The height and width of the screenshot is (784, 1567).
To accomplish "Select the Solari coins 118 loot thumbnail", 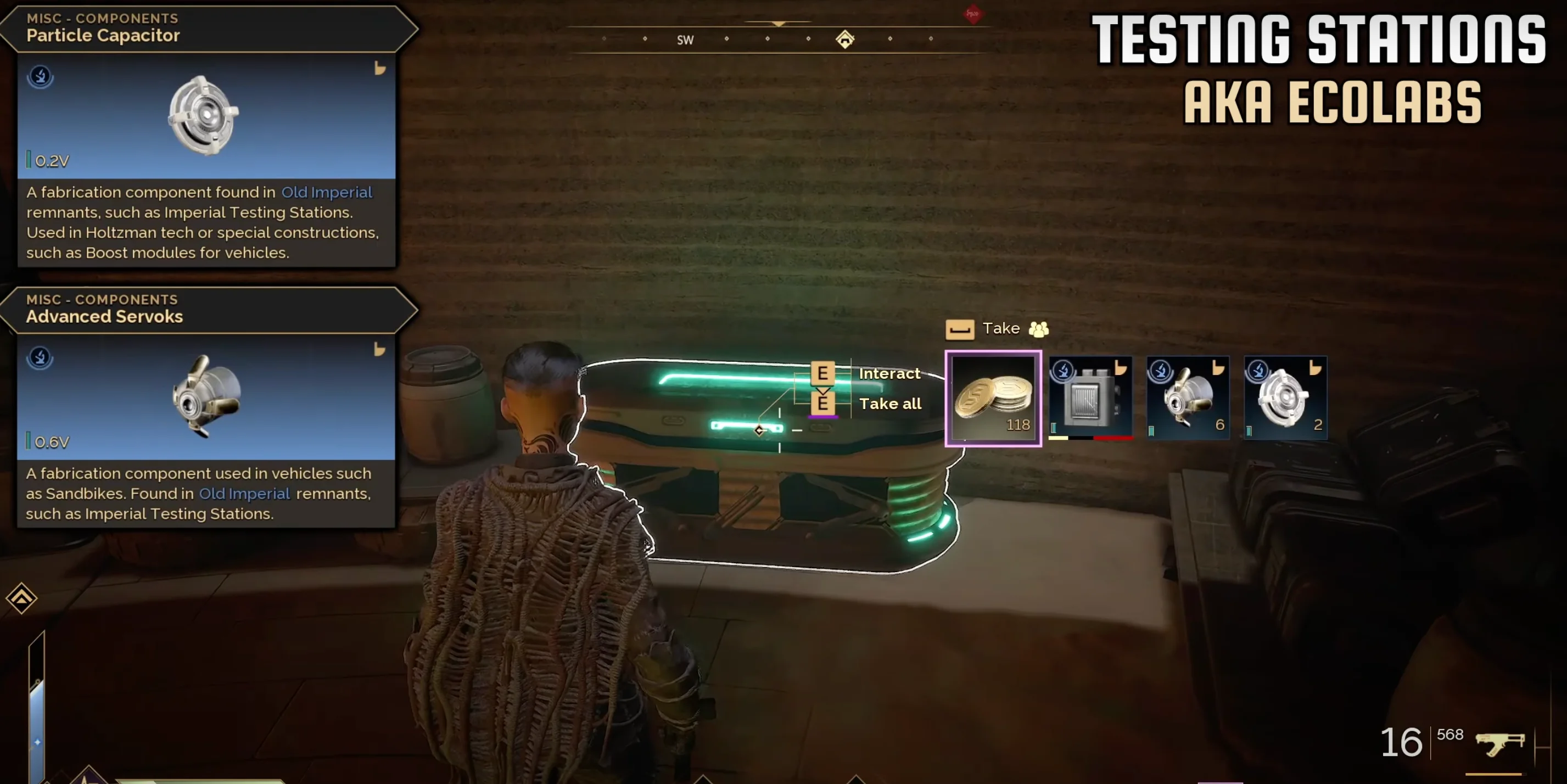I will (993, 399).
